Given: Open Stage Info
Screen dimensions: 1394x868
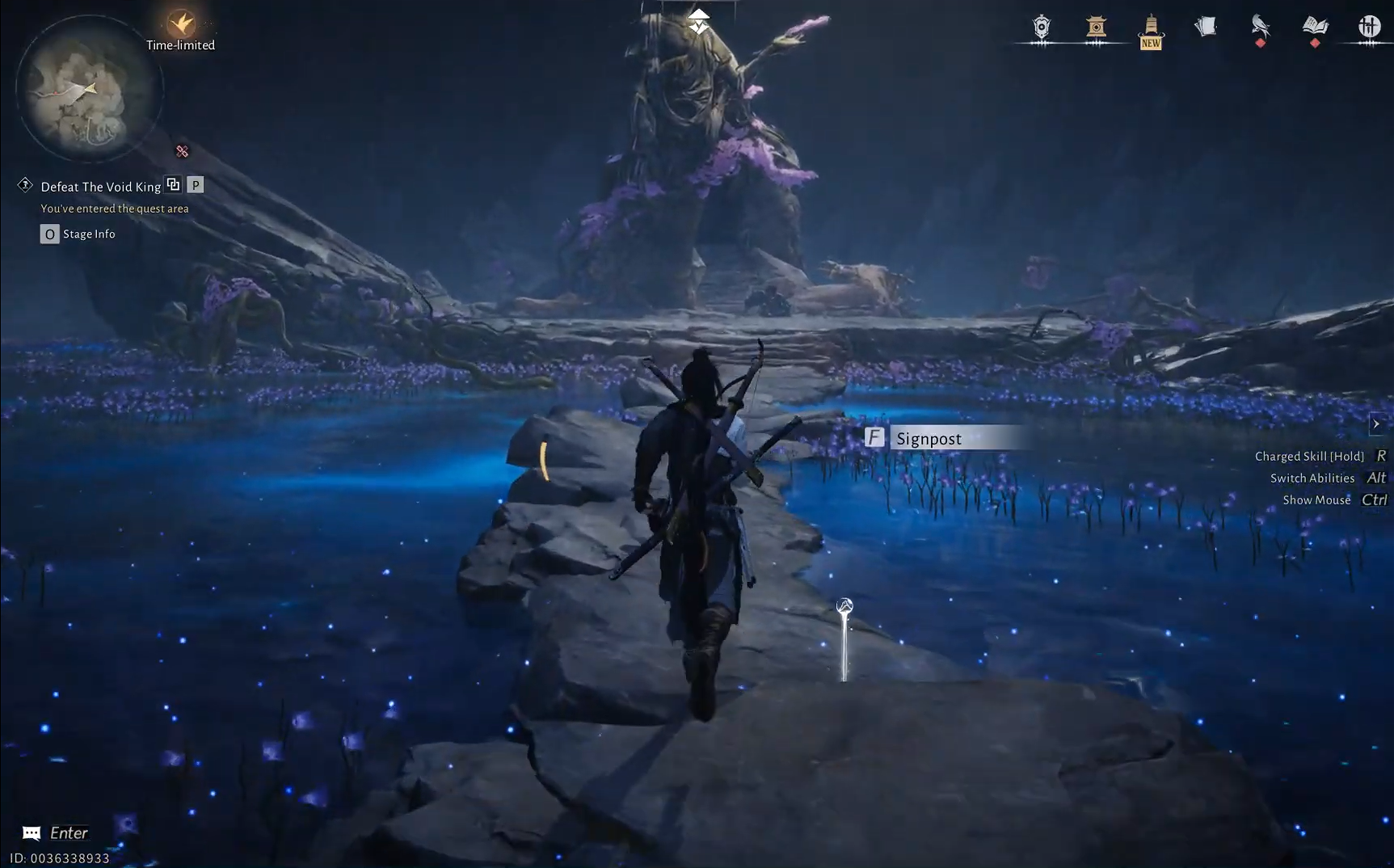Looking at the screenshot, I should click(49, 234).
